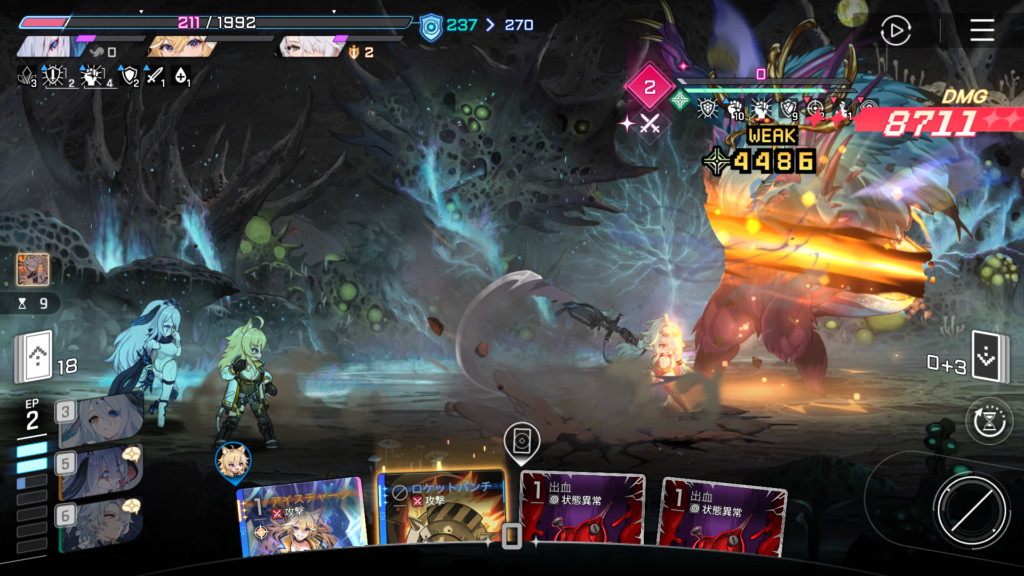This screenshot has width=1024, height=576.
Task: Open the draw pile showing 18 cards
Action: click(34, 359)
